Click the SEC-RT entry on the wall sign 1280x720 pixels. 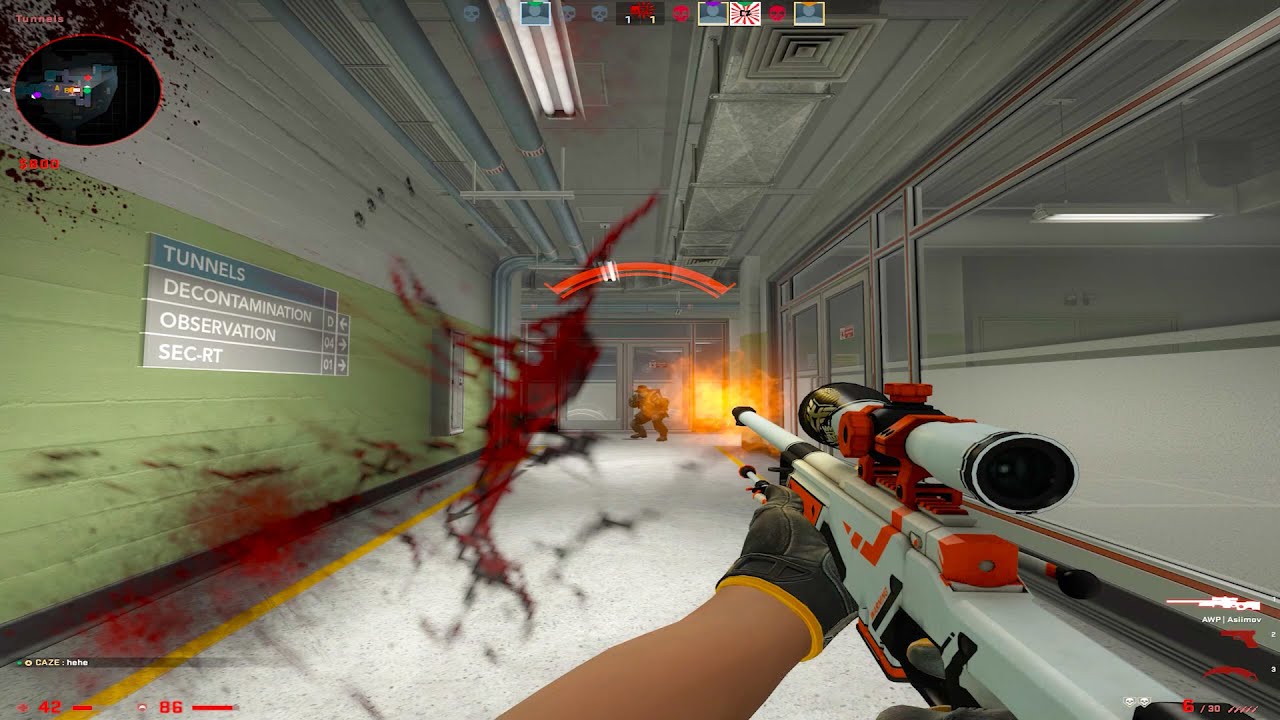[x=190, y=352]
